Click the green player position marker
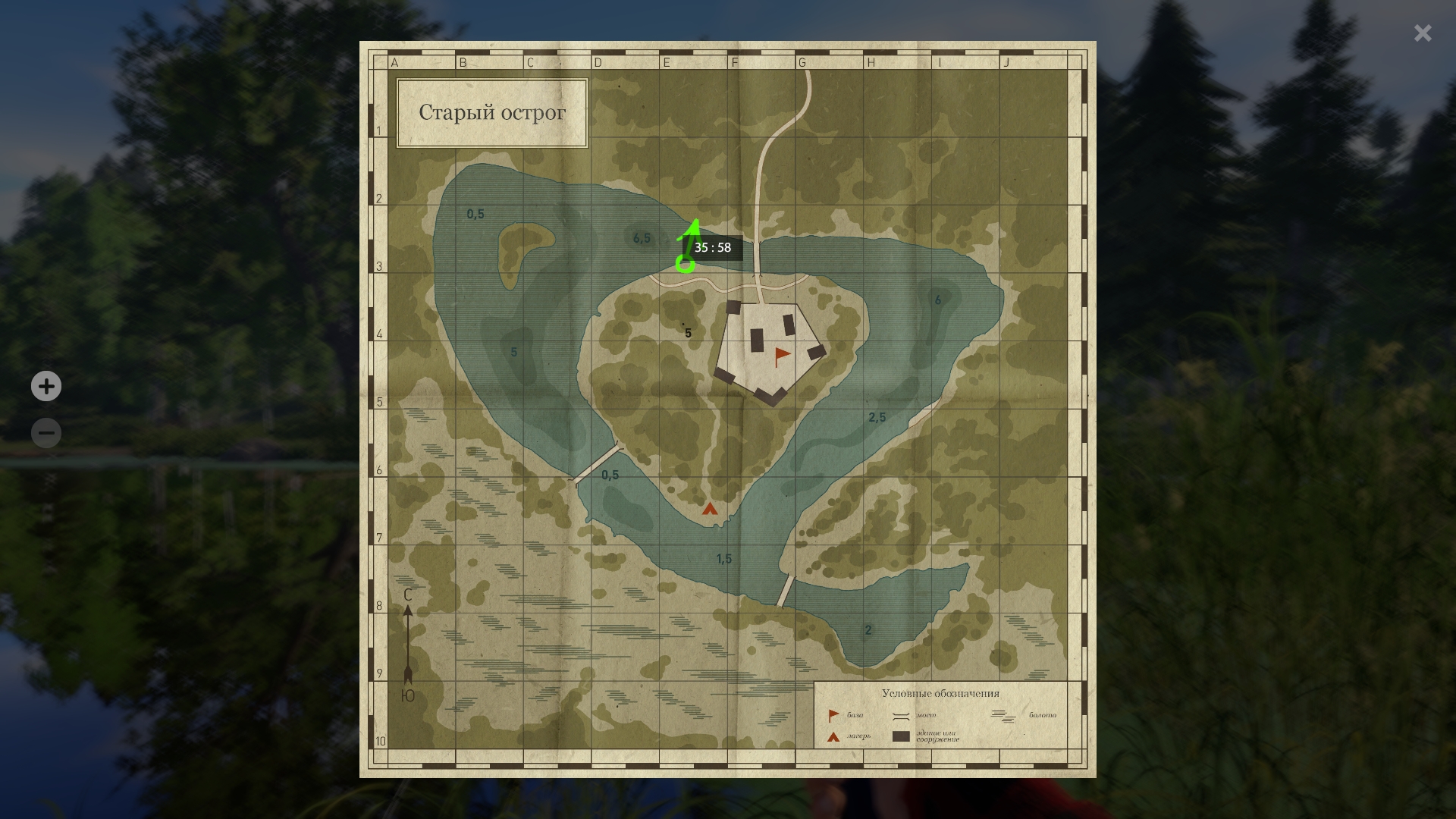 (x=685, y=264)
